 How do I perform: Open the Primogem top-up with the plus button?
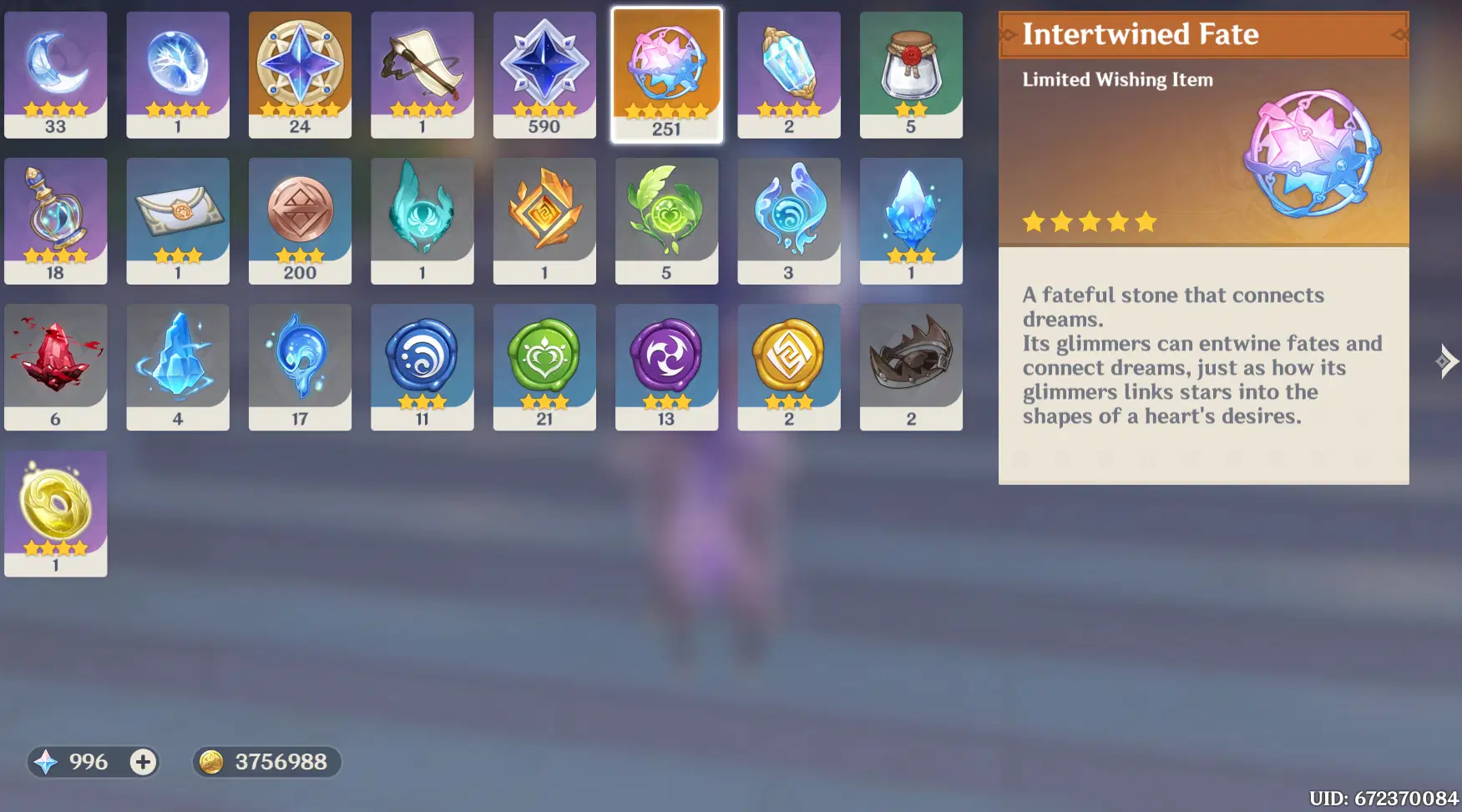(x=143, y=762)
